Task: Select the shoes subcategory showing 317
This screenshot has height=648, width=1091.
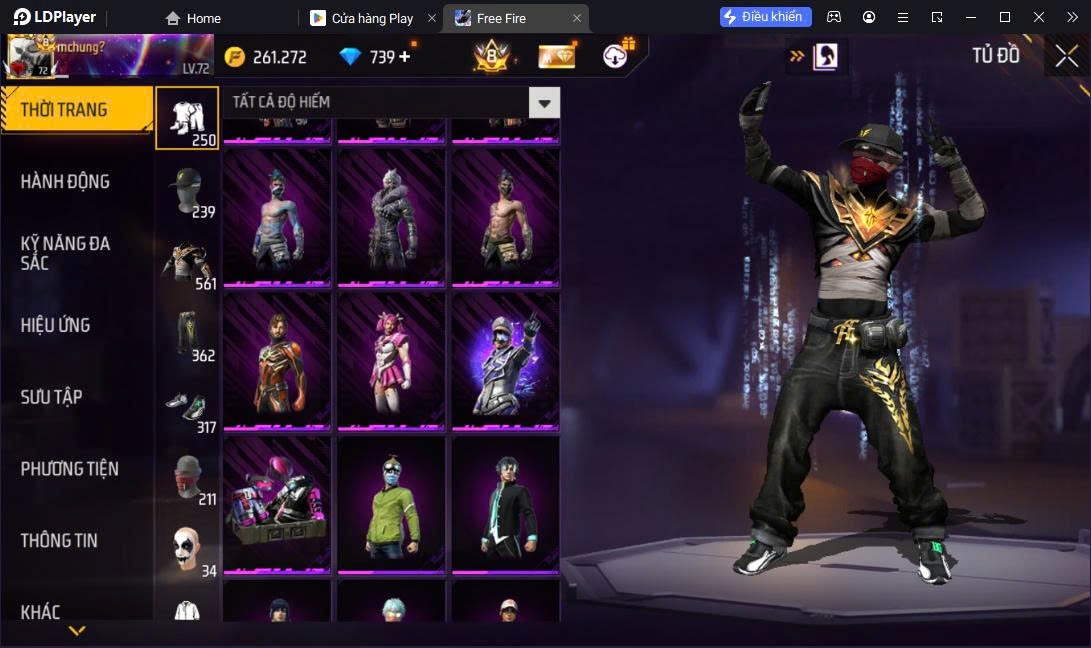Action: pos(187,406)
